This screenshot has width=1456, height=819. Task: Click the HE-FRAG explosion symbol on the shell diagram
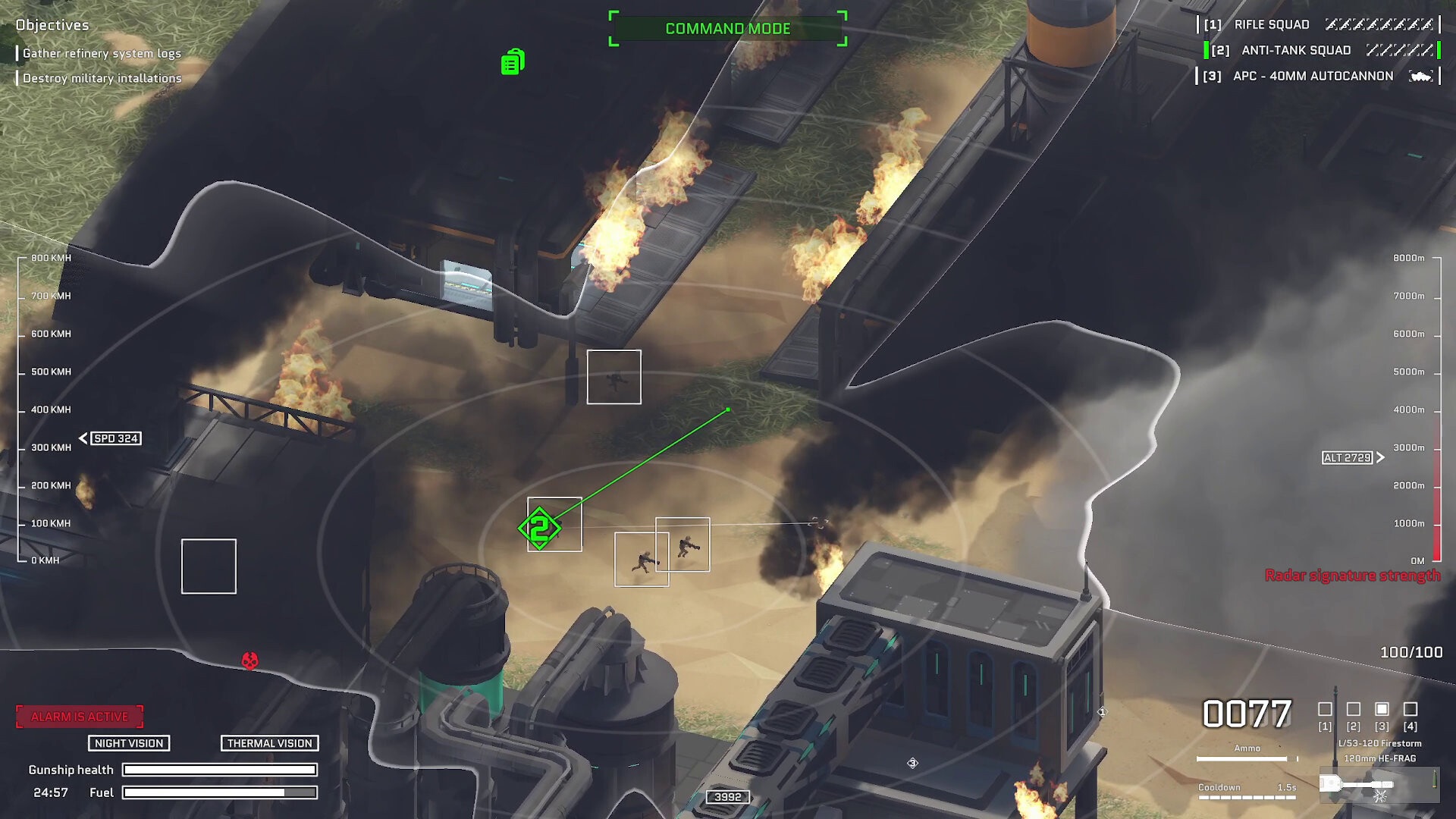tap(1380, 796)
